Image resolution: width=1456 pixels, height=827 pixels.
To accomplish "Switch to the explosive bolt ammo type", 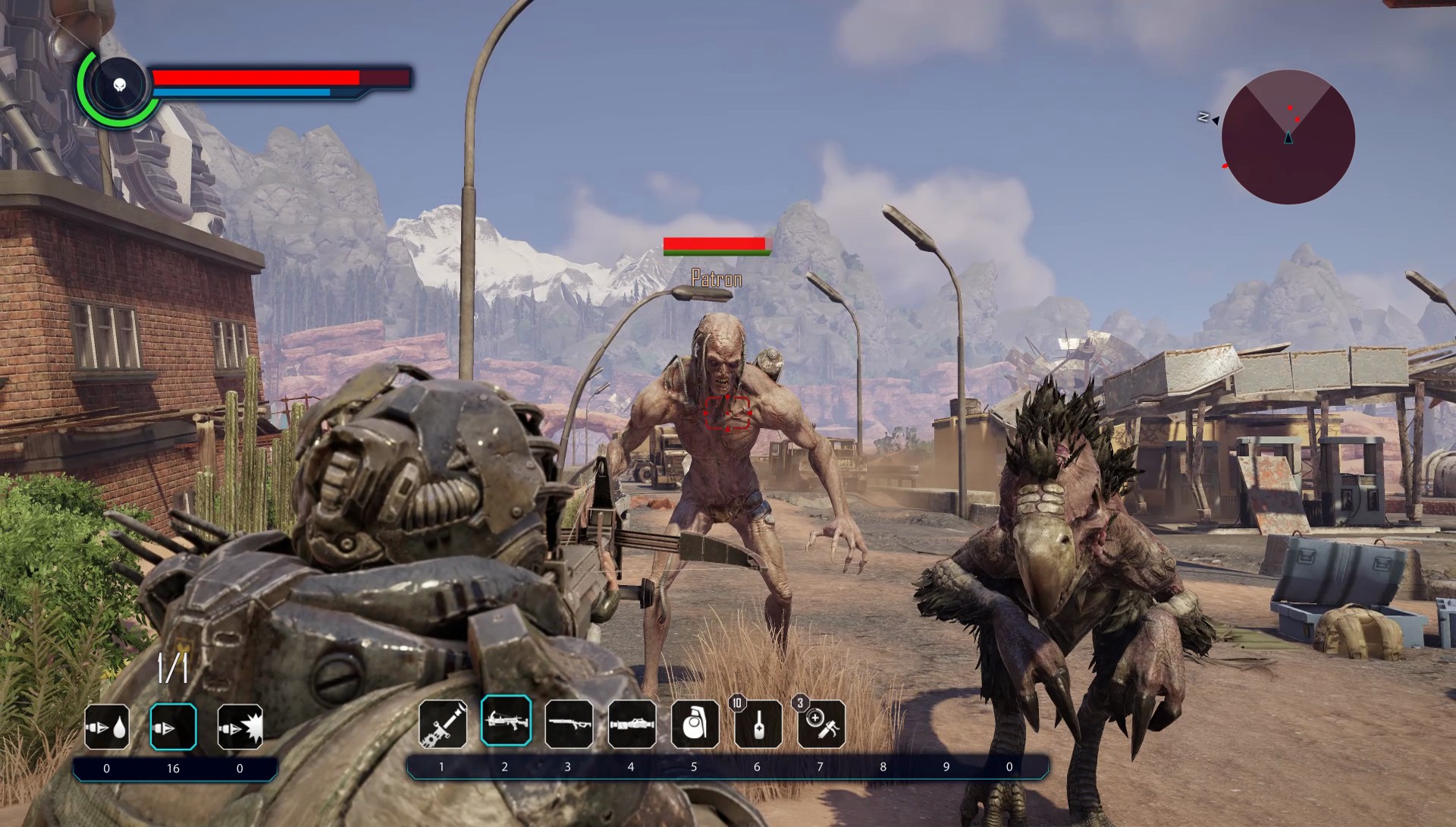I will pos(240,727).
